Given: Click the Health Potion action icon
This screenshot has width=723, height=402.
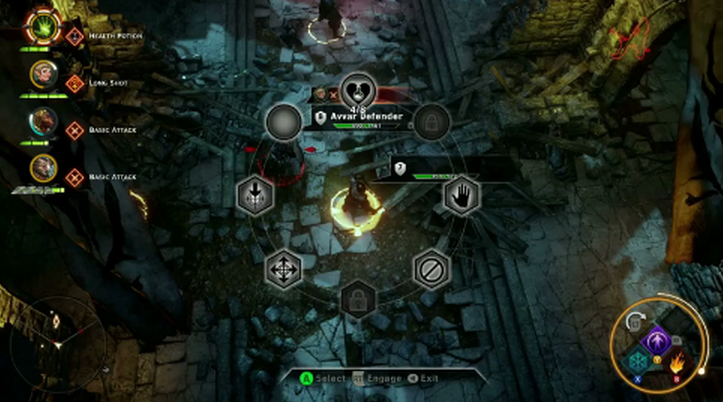Looking at the screenshot, I should (x=75, y=36).
